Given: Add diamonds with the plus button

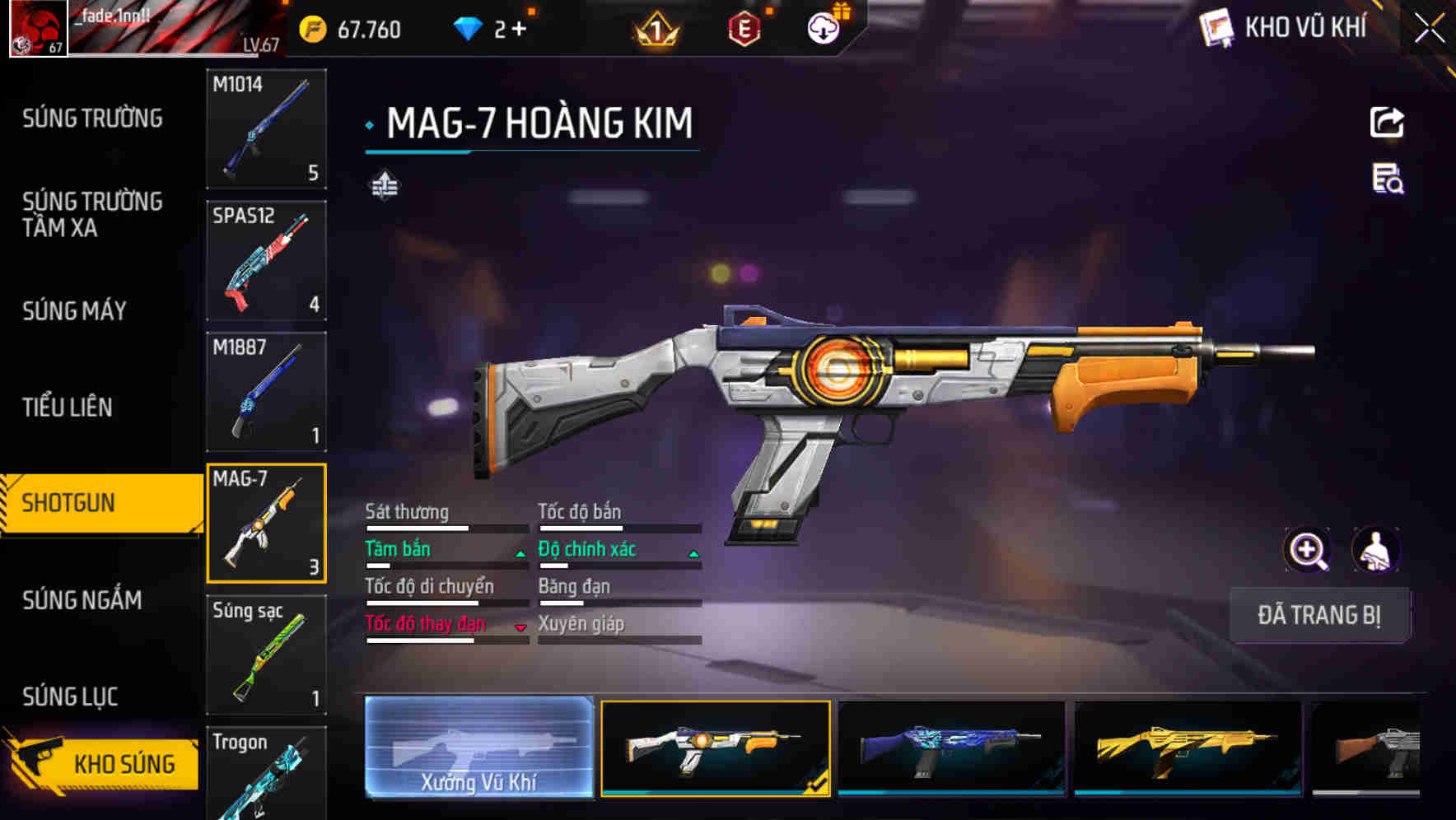Looking at the screenshot, I should pyautogui.click(x=519, y=30).
